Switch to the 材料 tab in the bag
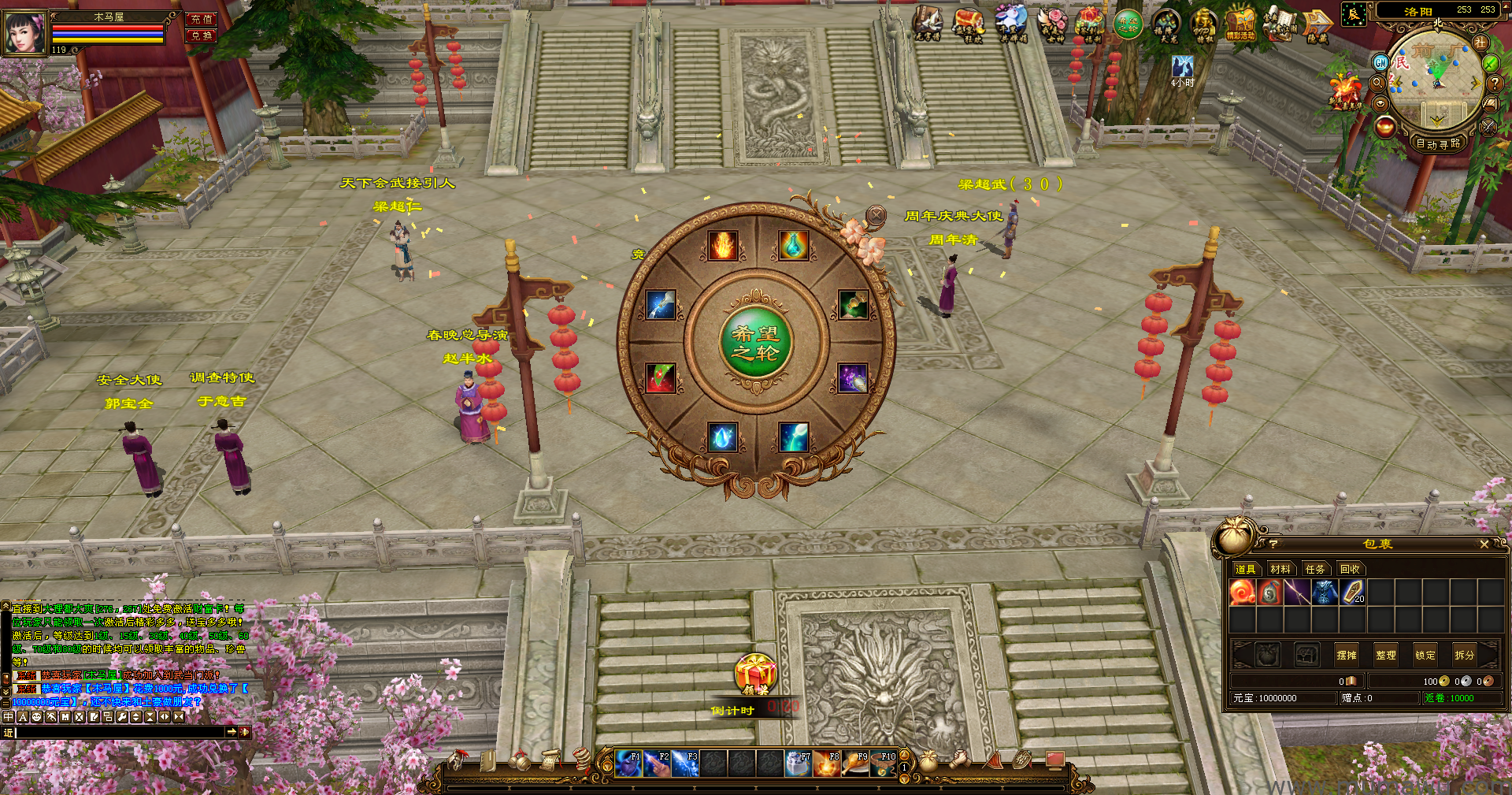 pos(1280,569)
